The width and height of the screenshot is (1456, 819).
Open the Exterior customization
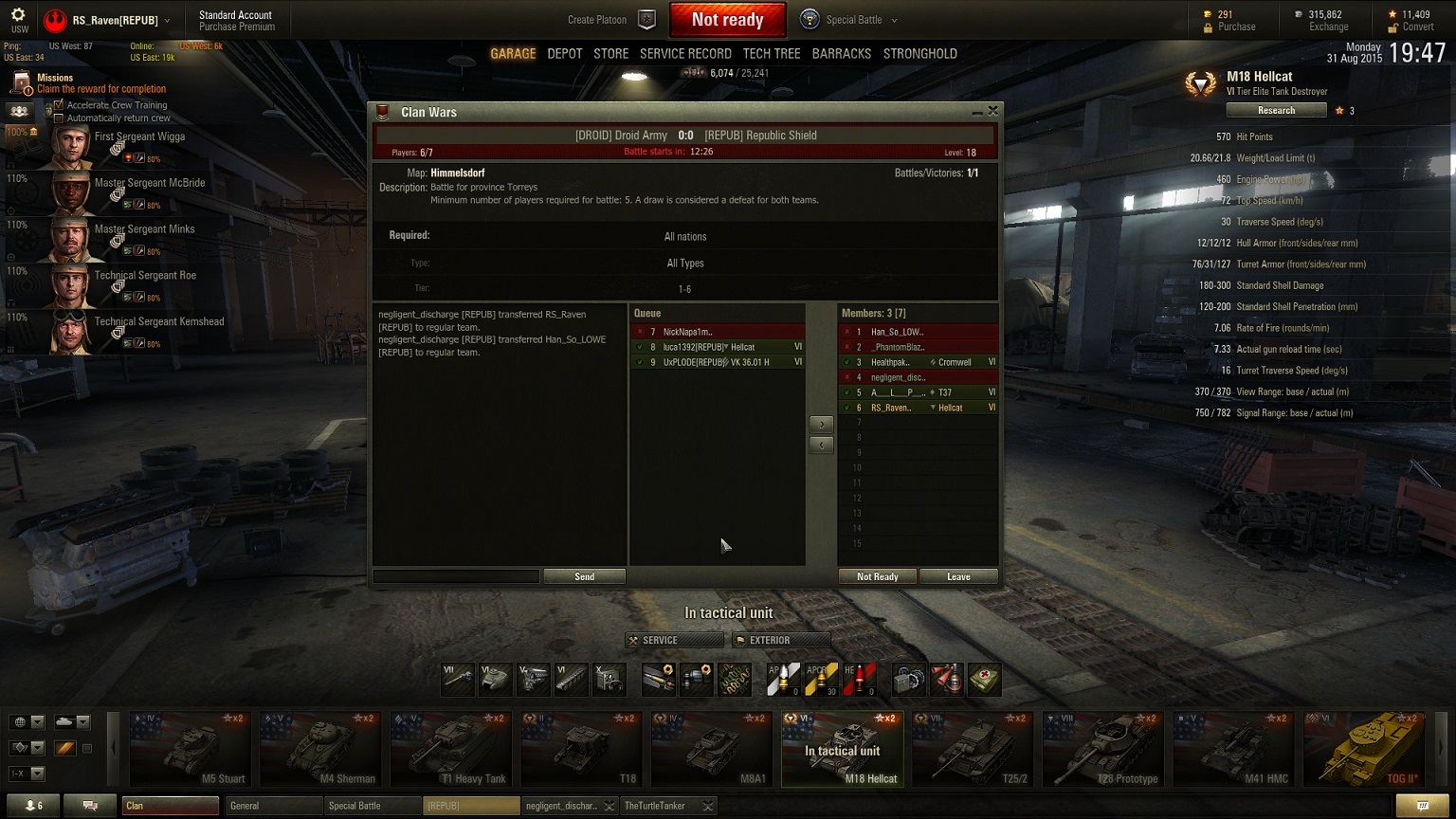point(780,641)
